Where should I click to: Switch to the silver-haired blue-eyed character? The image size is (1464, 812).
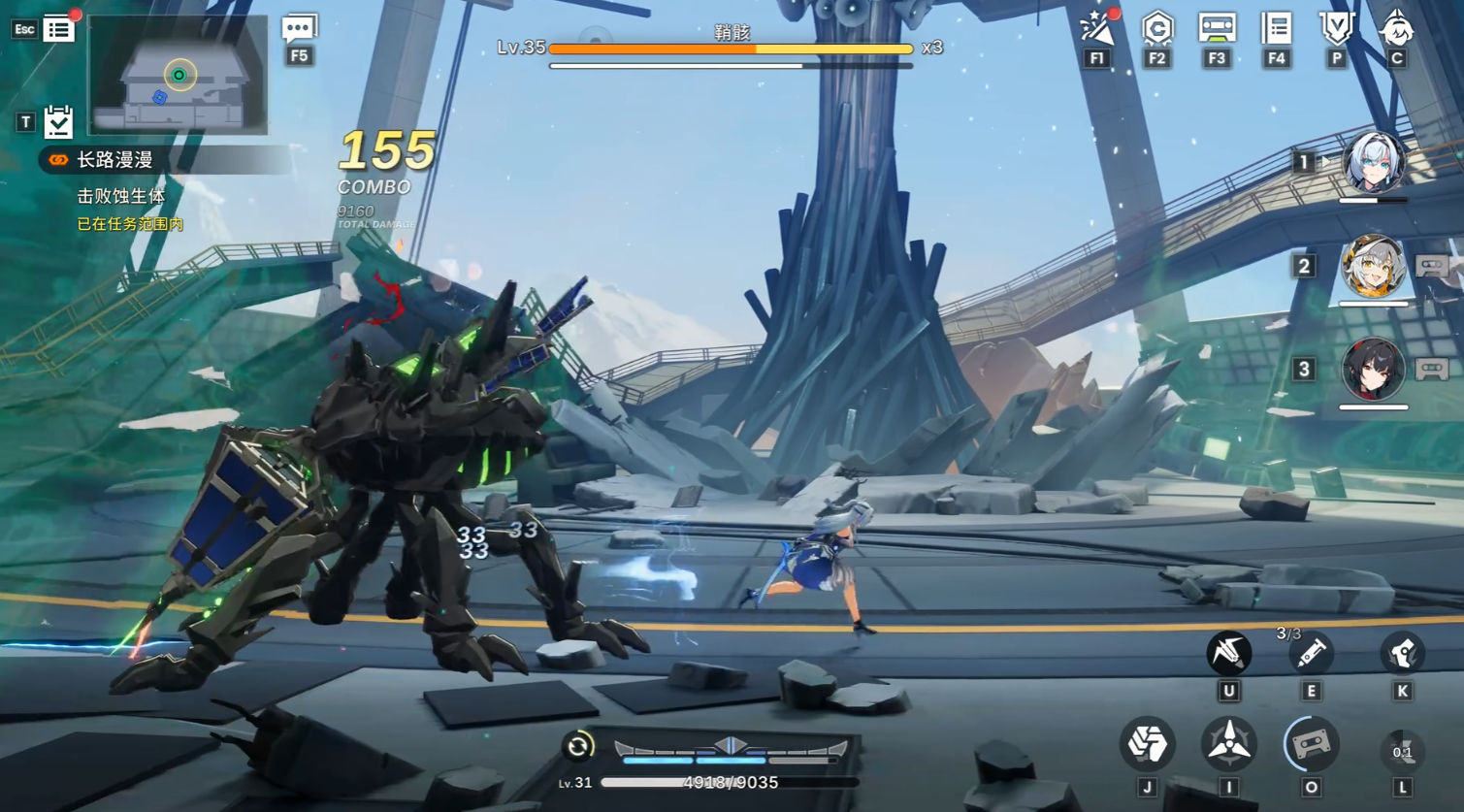(1374, 163)
